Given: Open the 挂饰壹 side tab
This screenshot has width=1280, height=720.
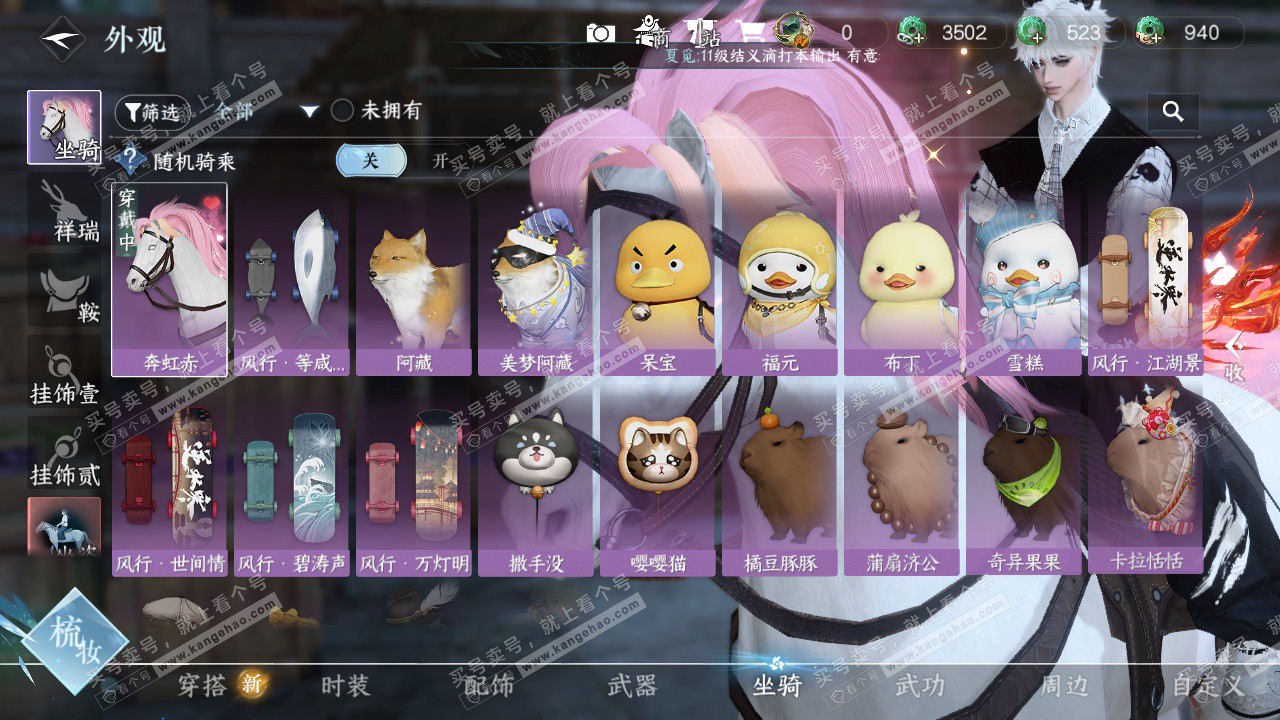Looking at the screenshot, I should pos(64,375).
